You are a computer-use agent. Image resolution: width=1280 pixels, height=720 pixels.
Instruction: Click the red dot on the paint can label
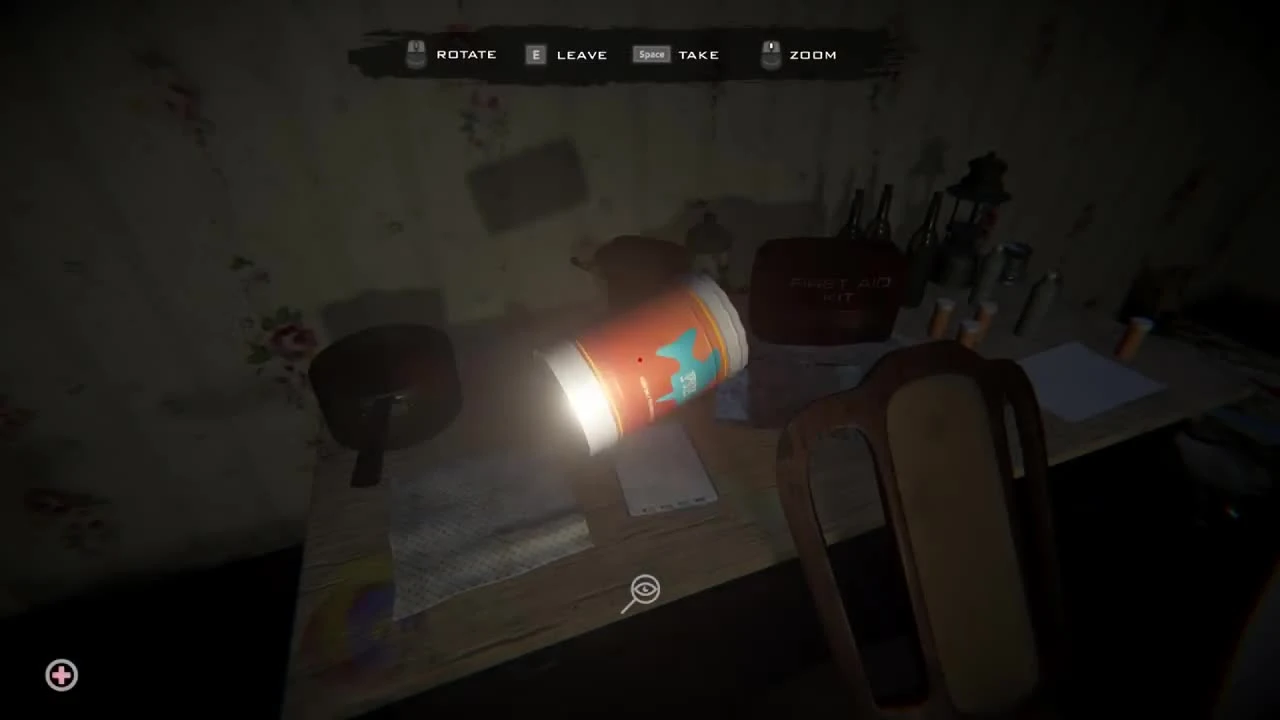[640, 359]
